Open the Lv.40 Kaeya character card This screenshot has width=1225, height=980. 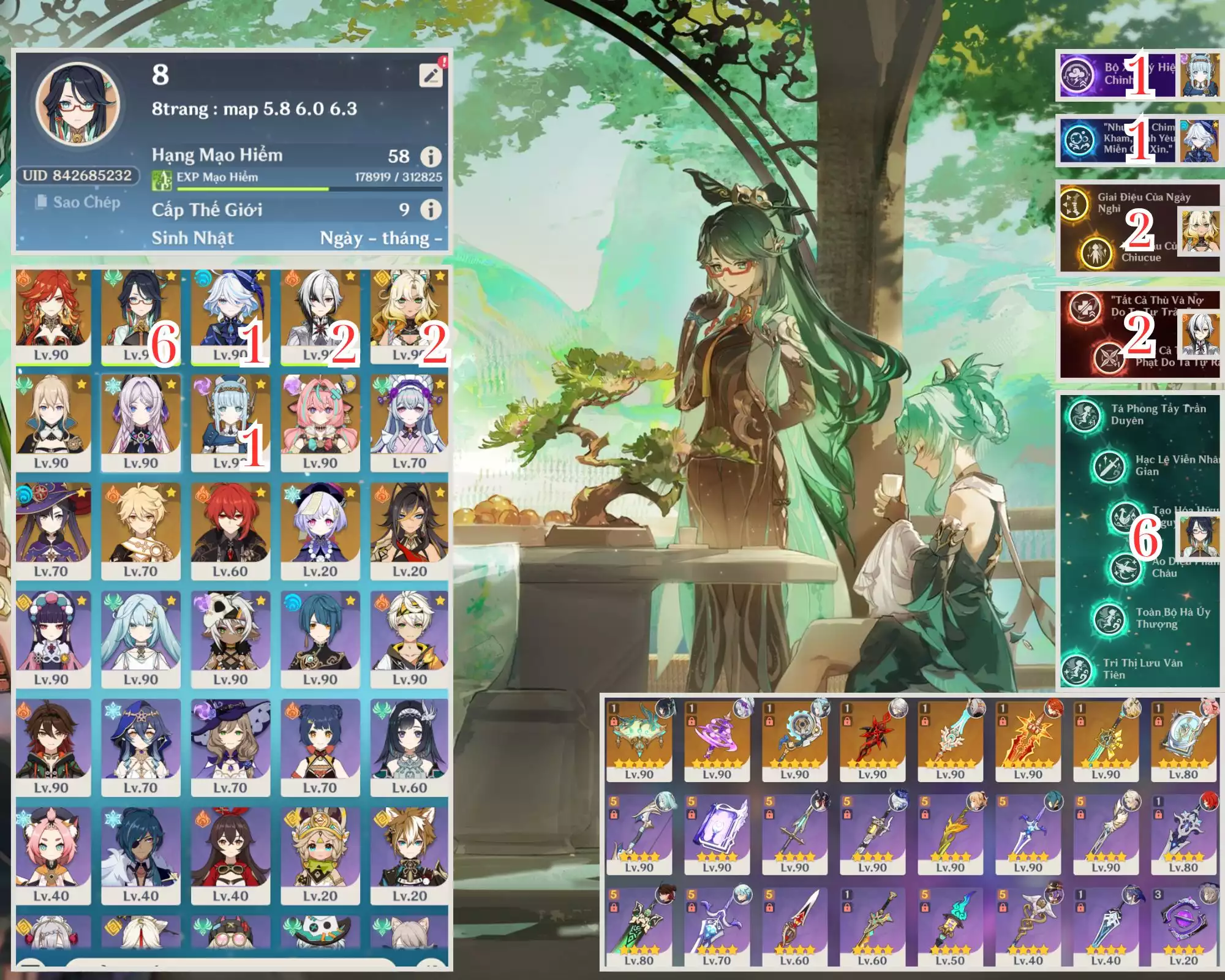coord(140,855)
